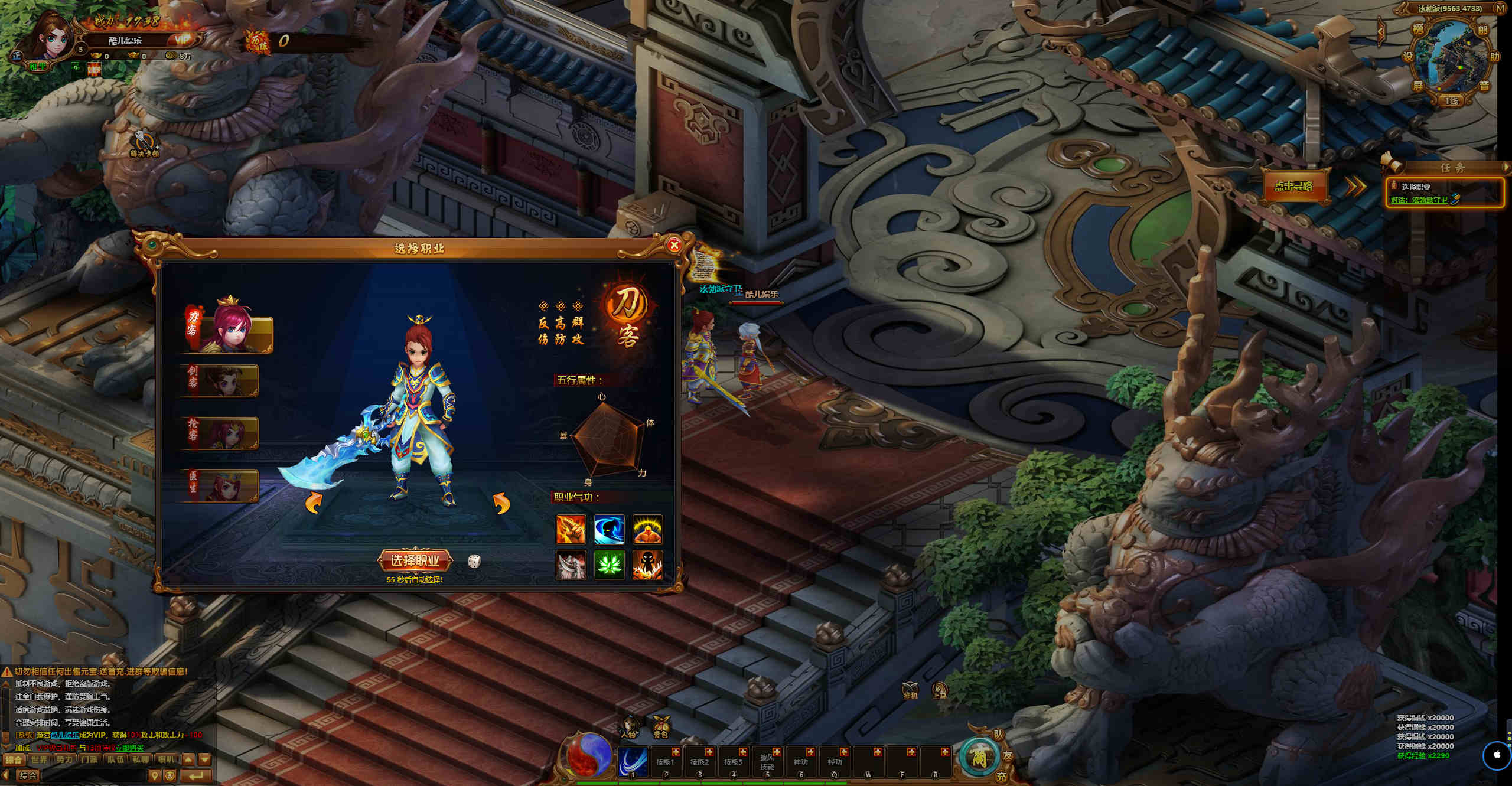Image resolution: width=1512 pixels, height=786 pixels.
Task: Close the class selection dialog
Action: [x=674, y=245]
